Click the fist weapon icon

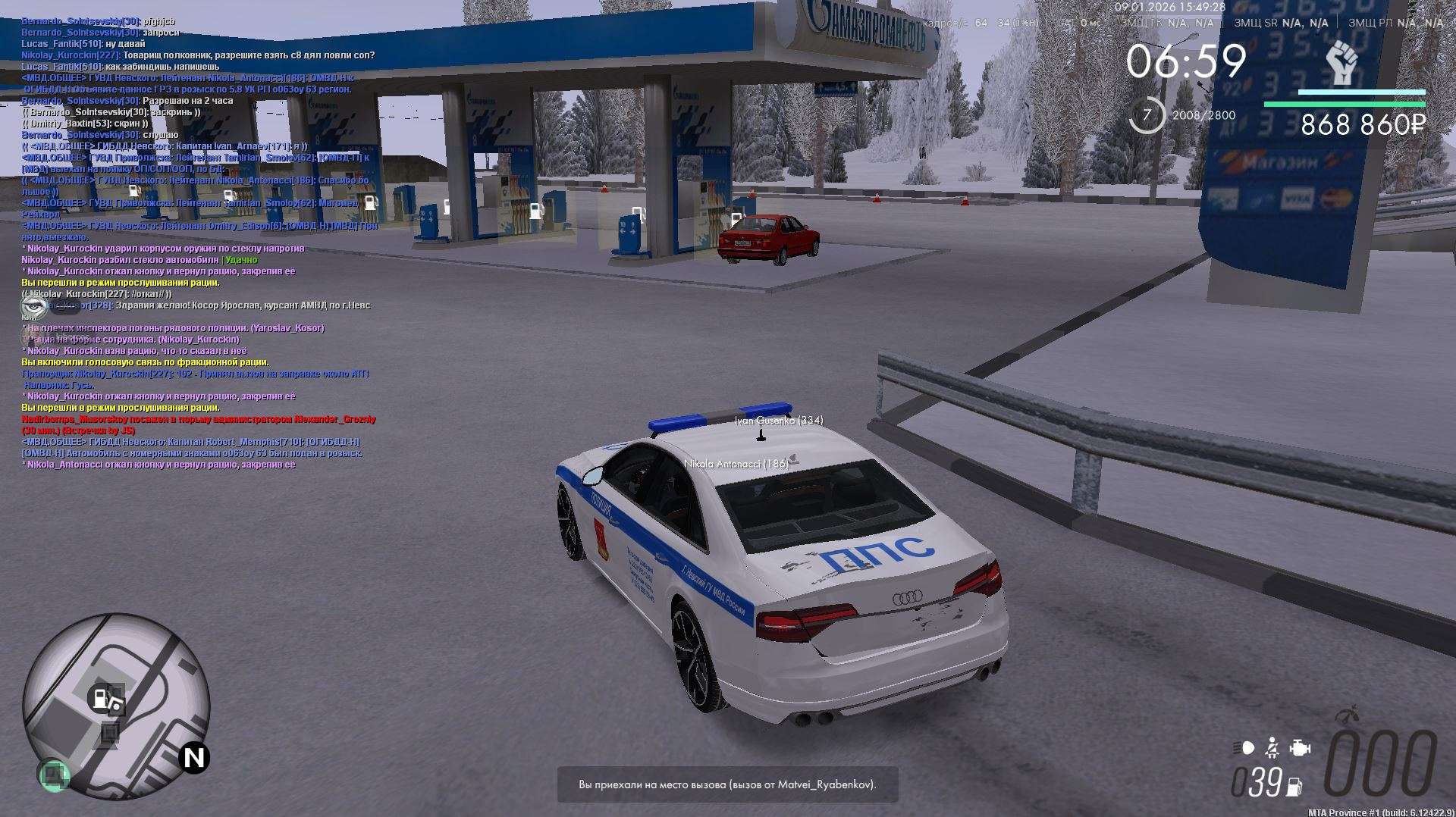click(1341, 64)
